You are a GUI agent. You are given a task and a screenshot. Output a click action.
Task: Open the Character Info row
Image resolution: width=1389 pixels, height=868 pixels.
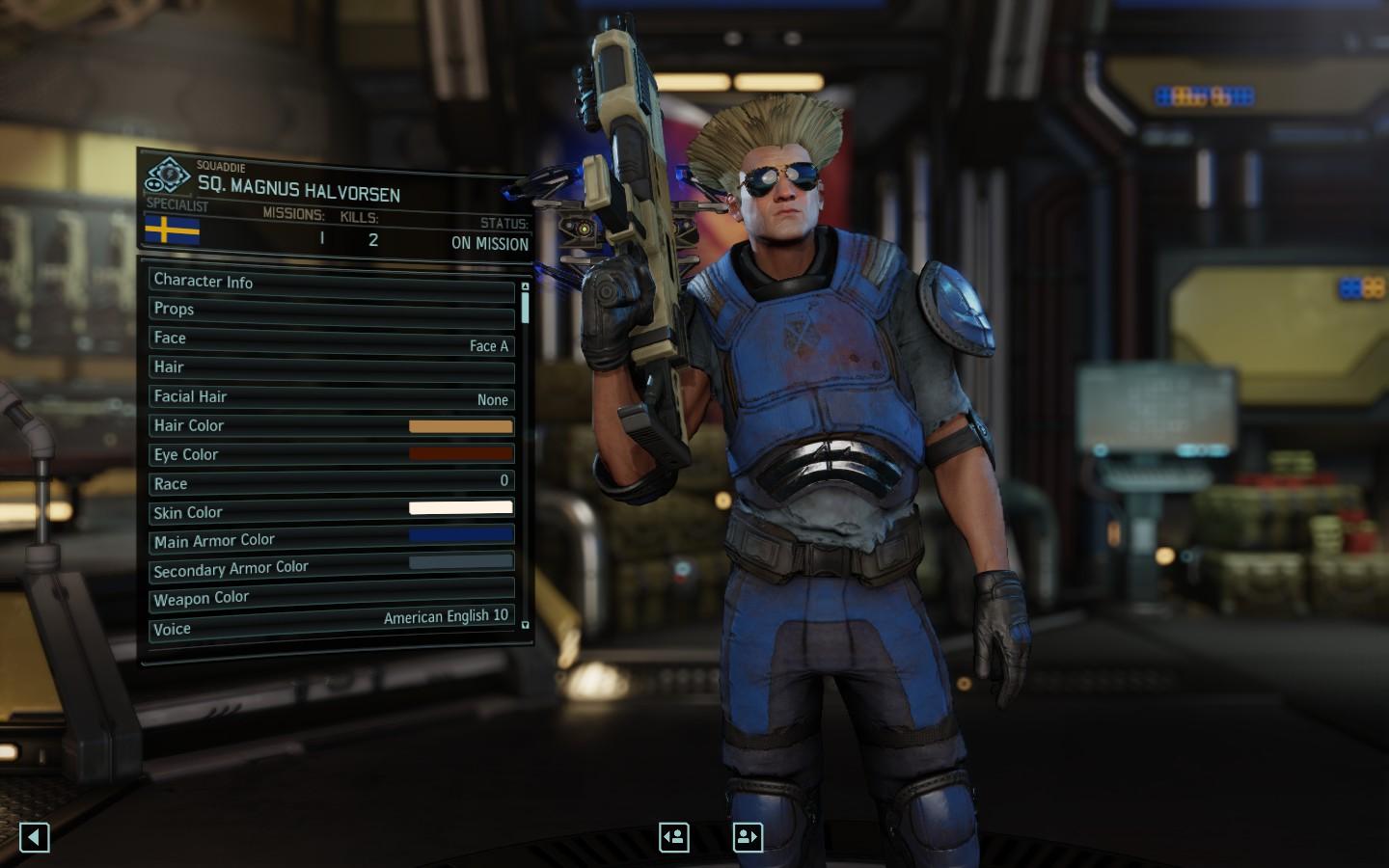pyautogui.click(x=331, y=283)
